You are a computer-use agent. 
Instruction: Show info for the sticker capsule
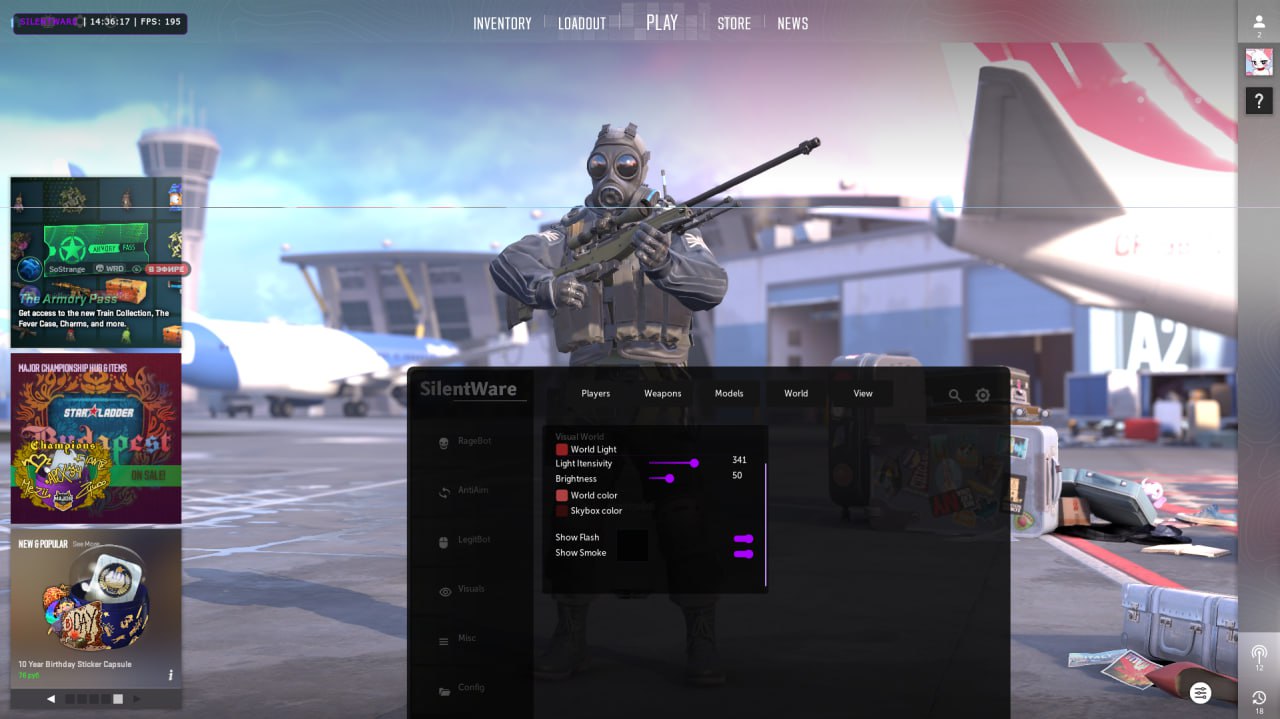(x=170, y=675)
